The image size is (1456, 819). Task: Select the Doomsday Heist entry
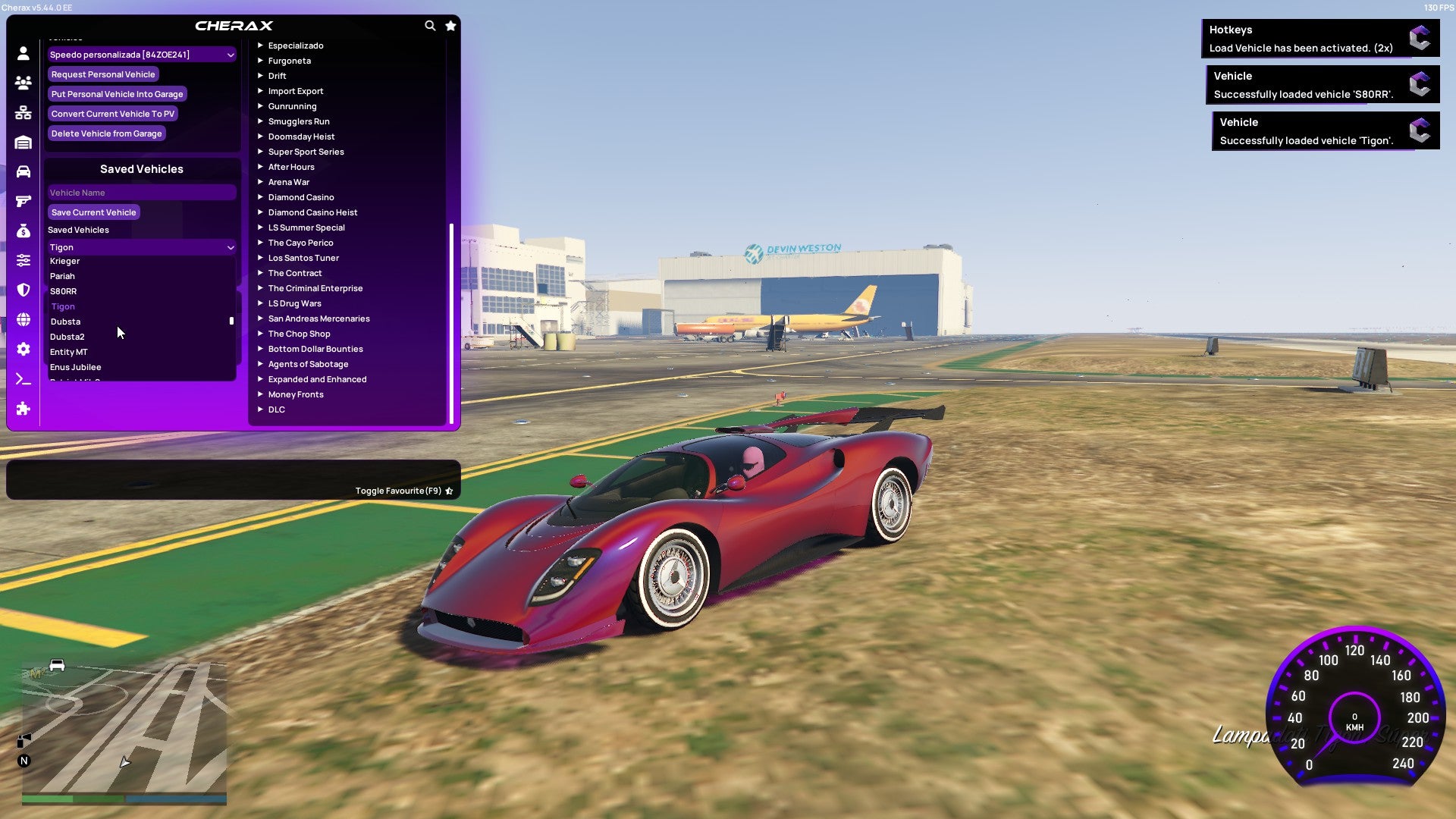(301, 136)
